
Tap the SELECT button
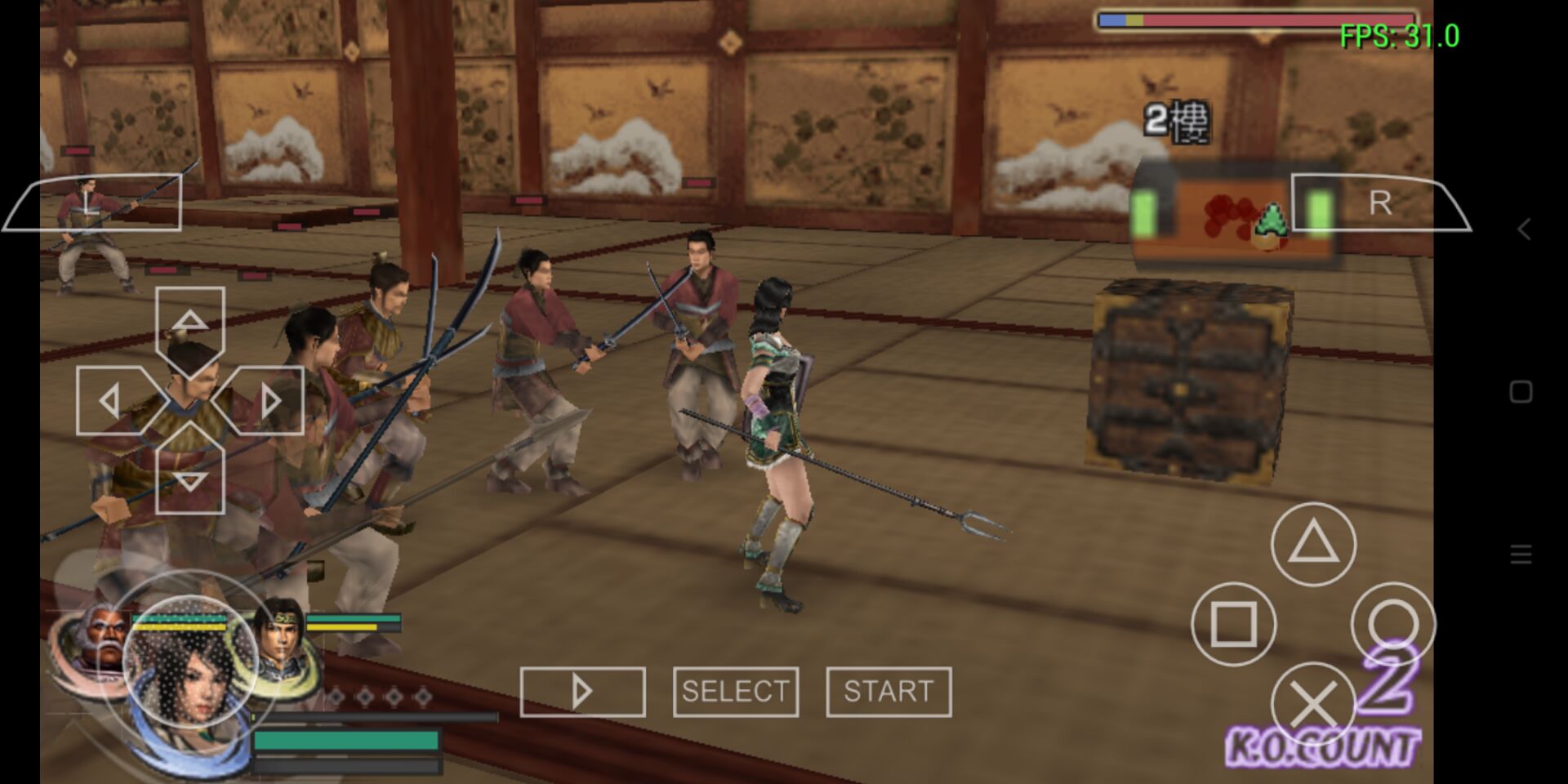[736, 692]
